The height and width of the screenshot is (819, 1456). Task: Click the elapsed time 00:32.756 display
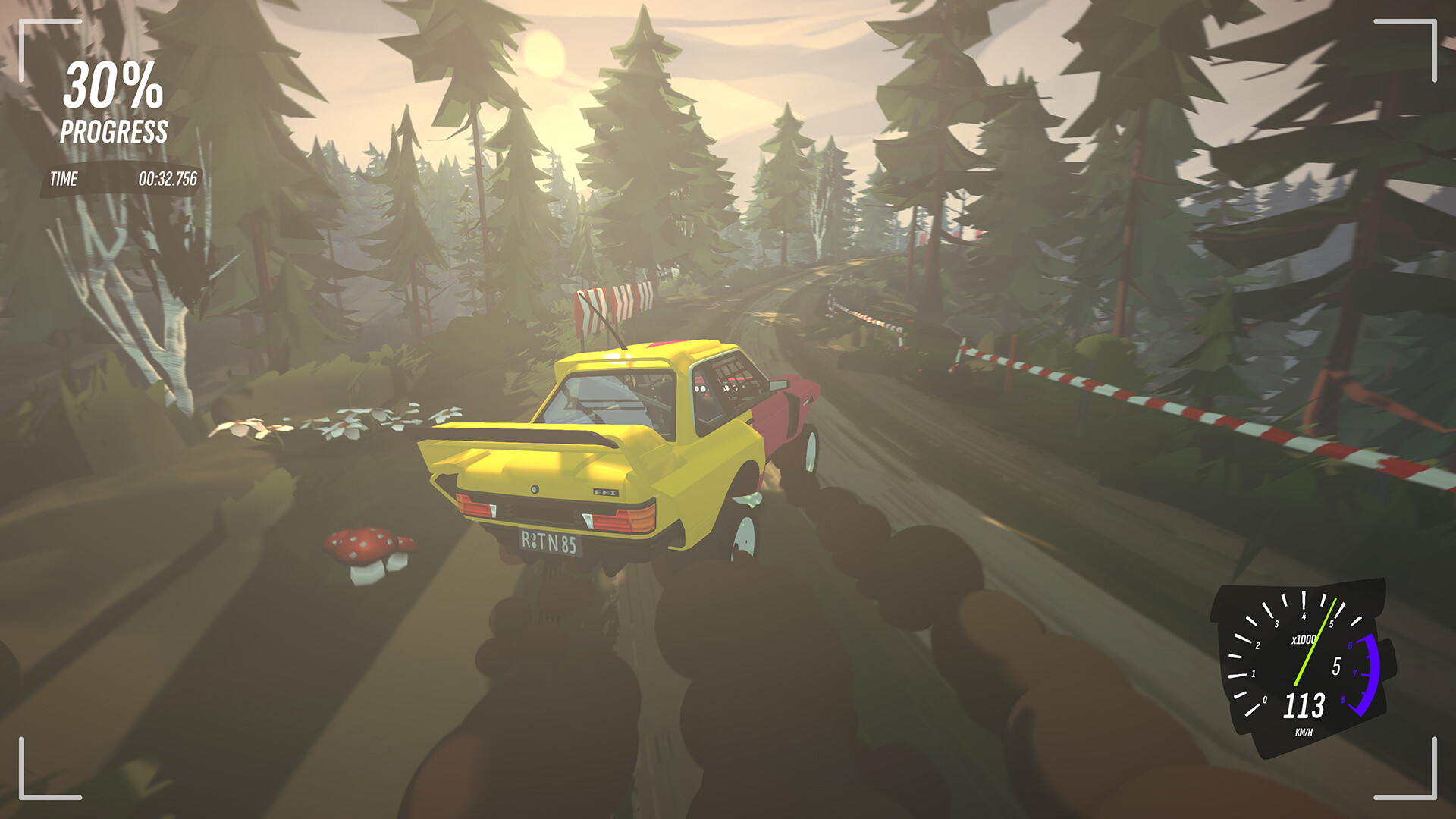168,180
